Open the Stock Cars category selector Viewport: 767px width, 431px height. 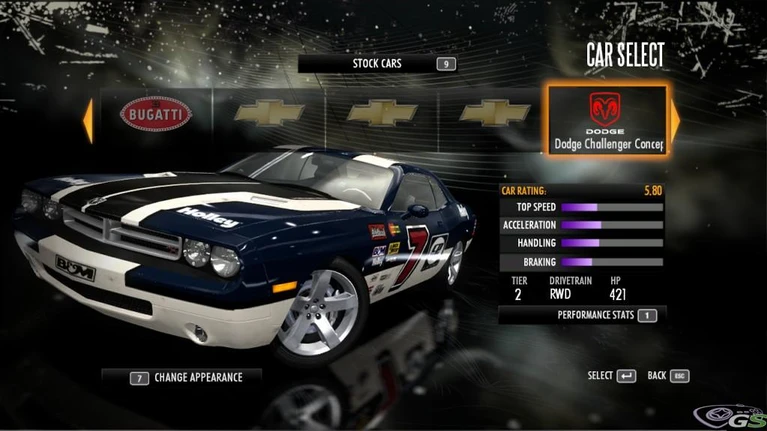[378, 64]
